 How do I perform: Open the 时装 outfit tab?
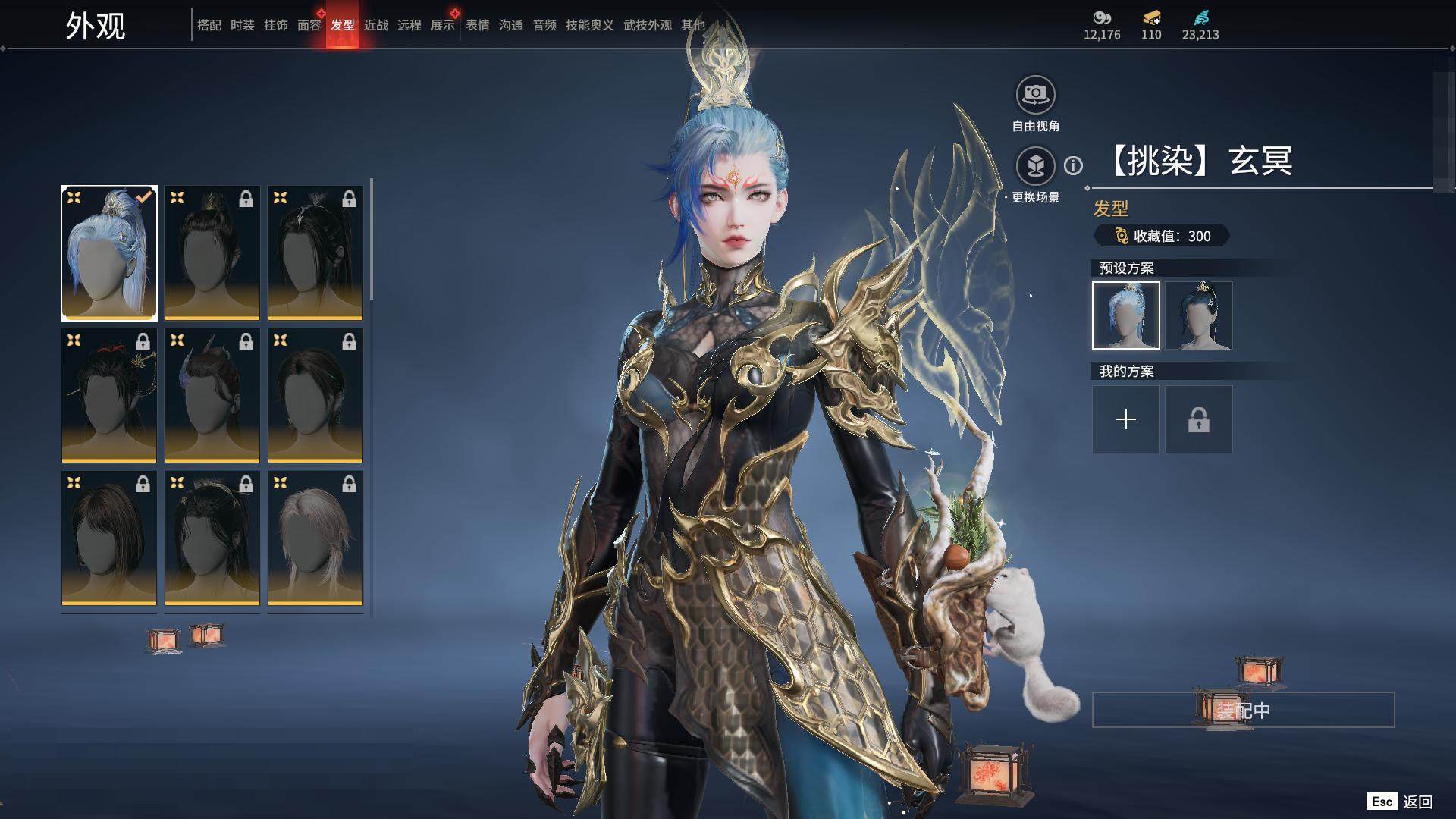click(x=242, y=25)
